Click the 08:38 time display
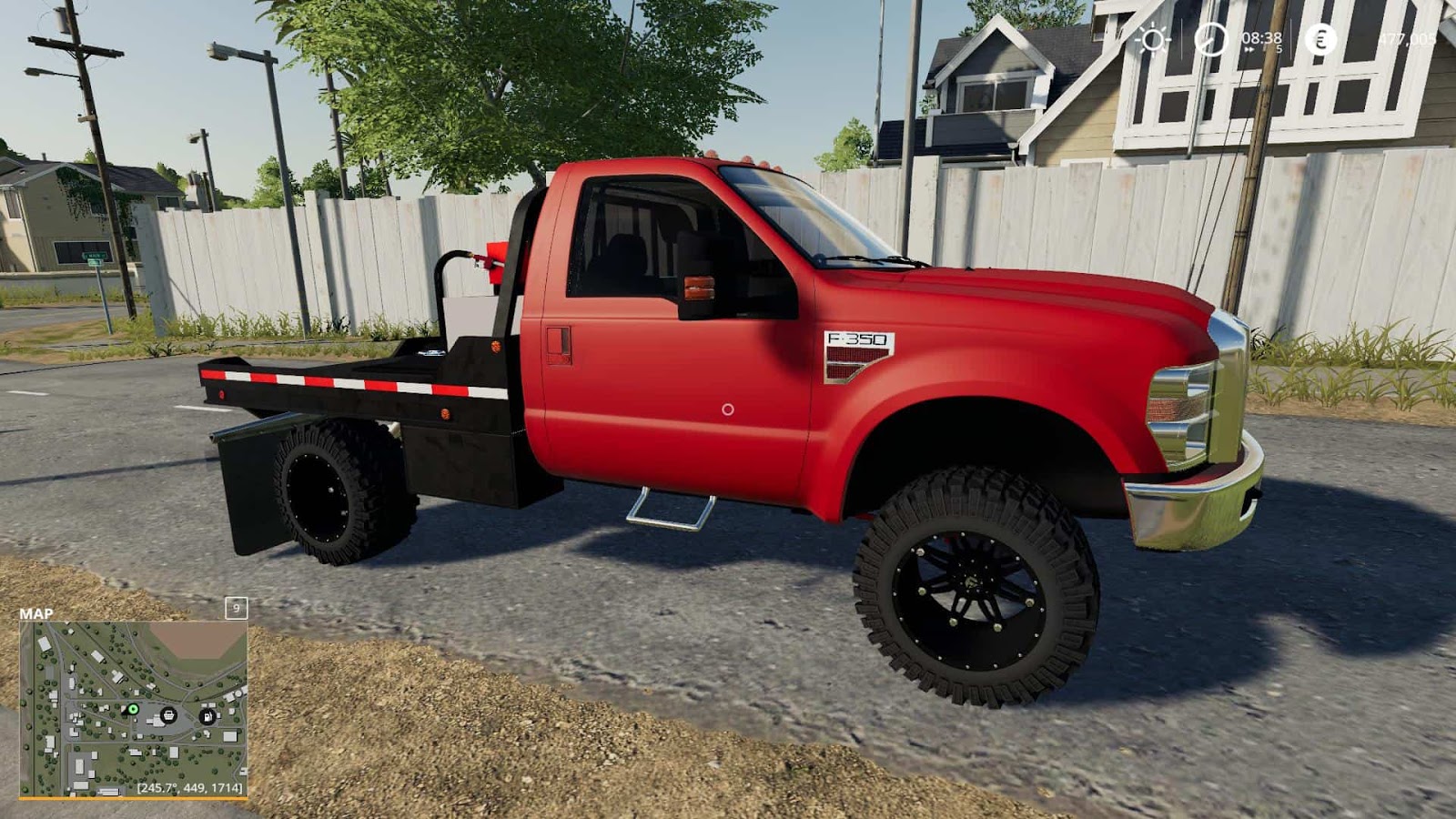Viewport: 1456px width, 819px height. coord(1261,38)
